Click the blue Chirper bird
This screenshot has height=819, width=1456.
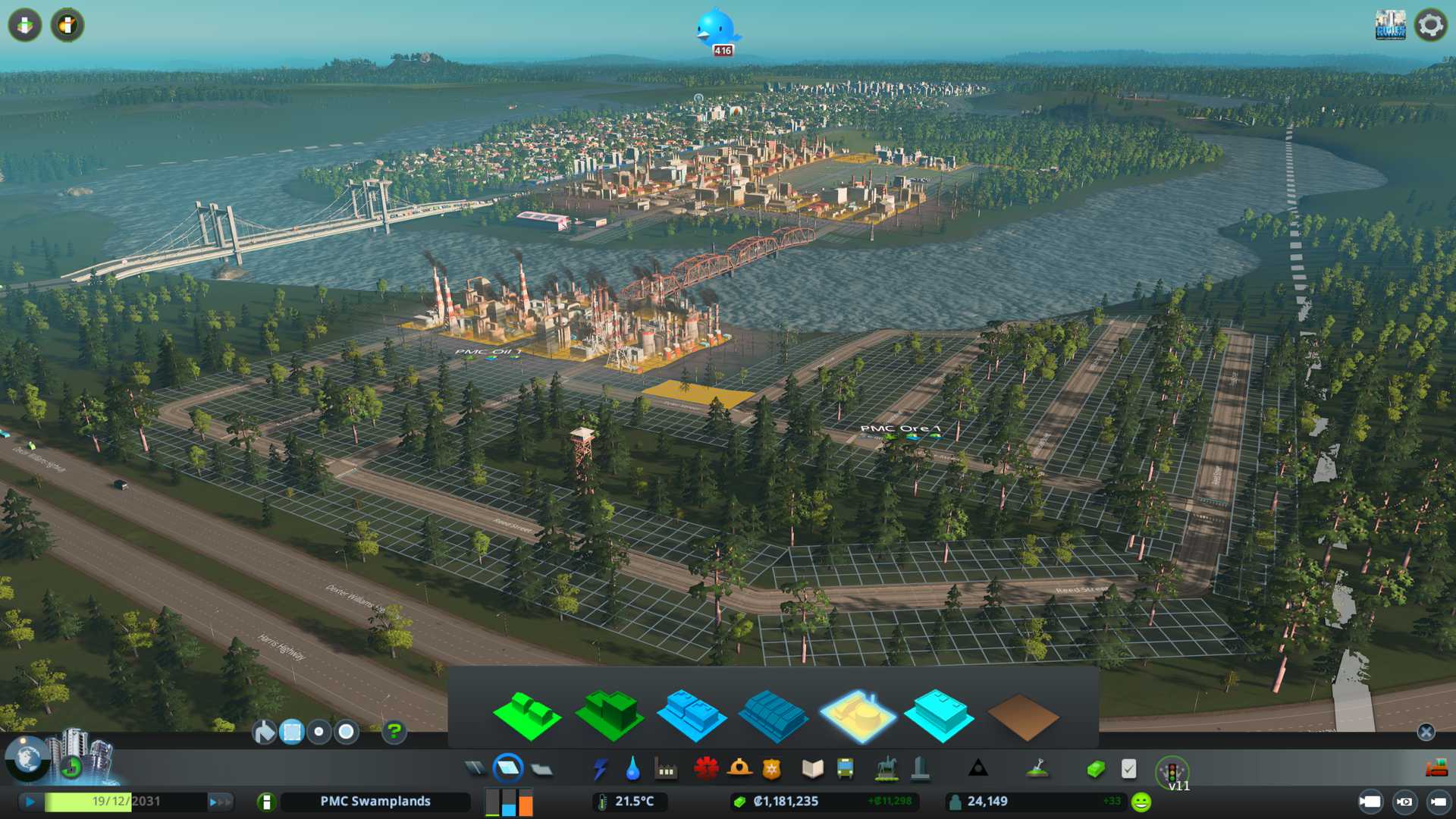[717, 29]
